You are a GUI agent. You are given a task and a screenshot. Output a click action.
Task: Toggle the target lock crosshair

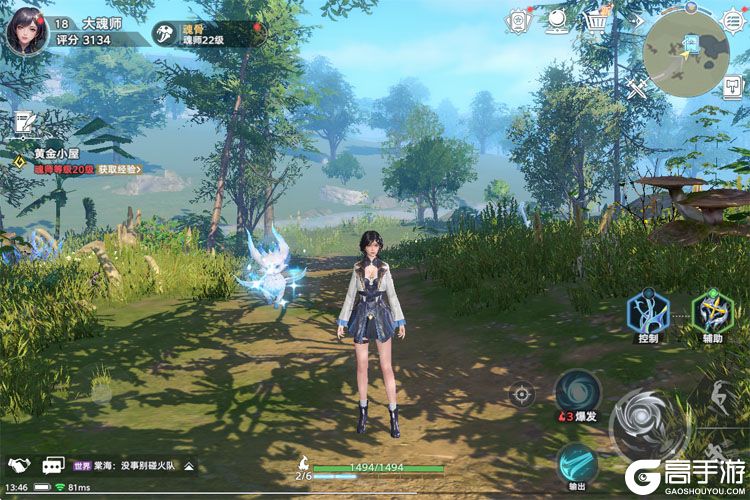pyautogui.click(x=522, y=393)
